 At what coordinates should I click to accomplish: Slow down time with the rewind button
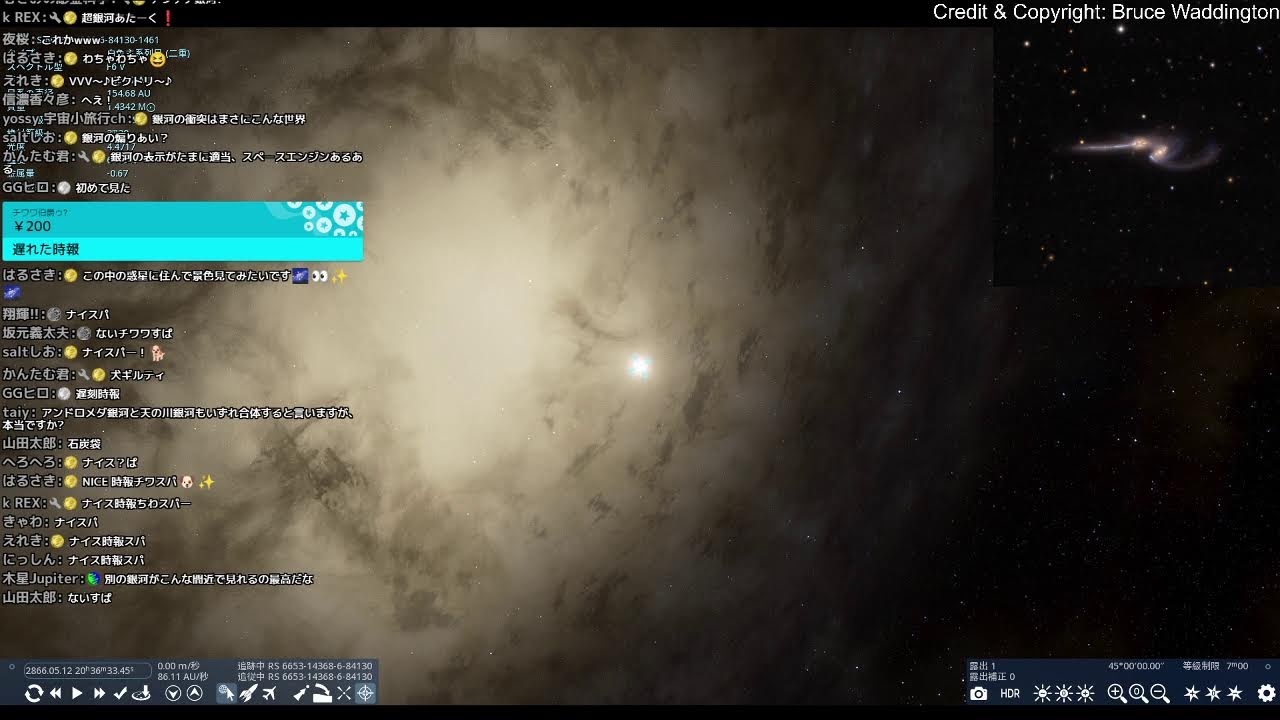point(56,693)
